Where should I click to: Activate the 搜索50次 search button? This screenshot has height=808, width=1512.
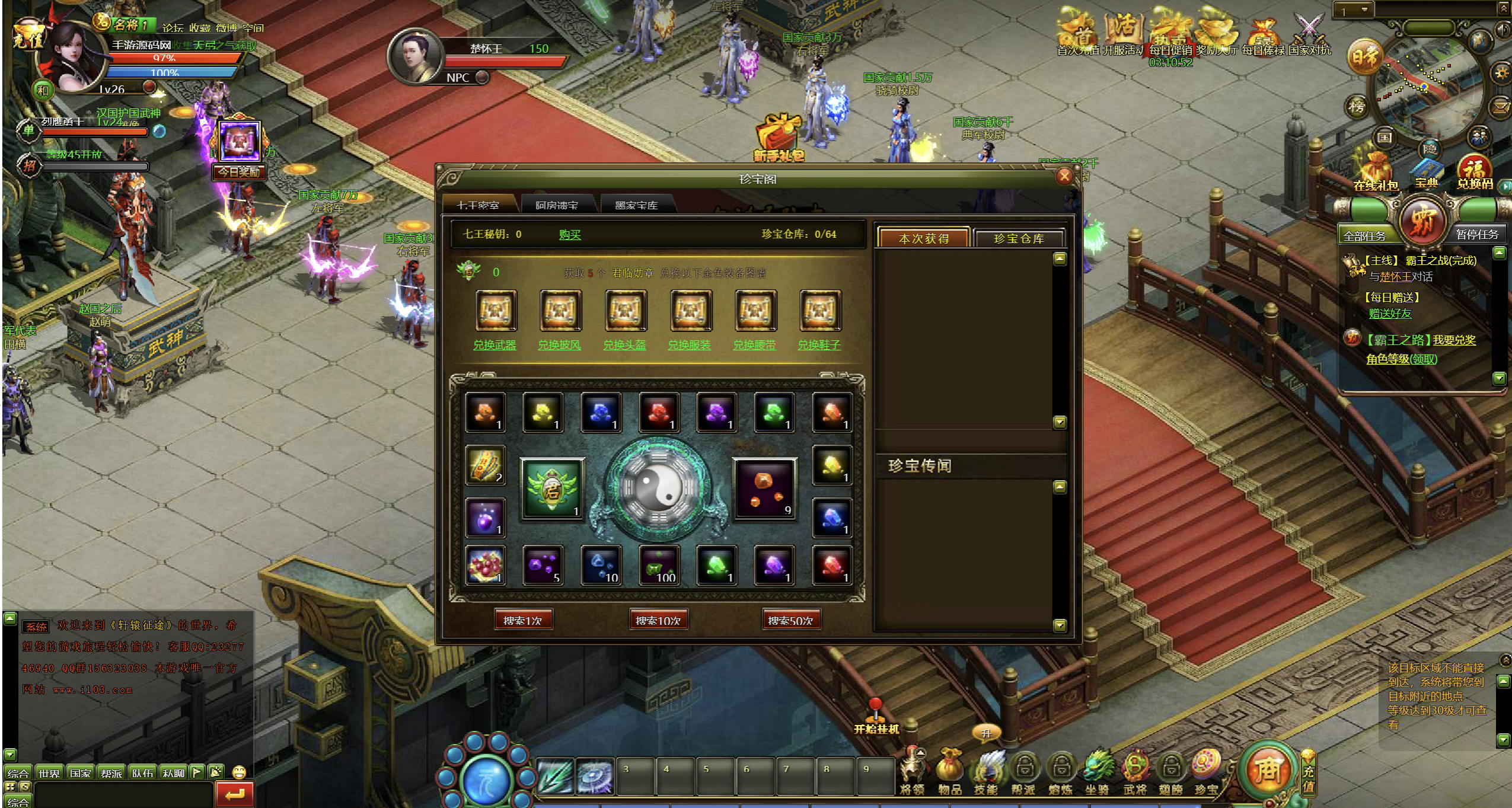tap(790, 621)
